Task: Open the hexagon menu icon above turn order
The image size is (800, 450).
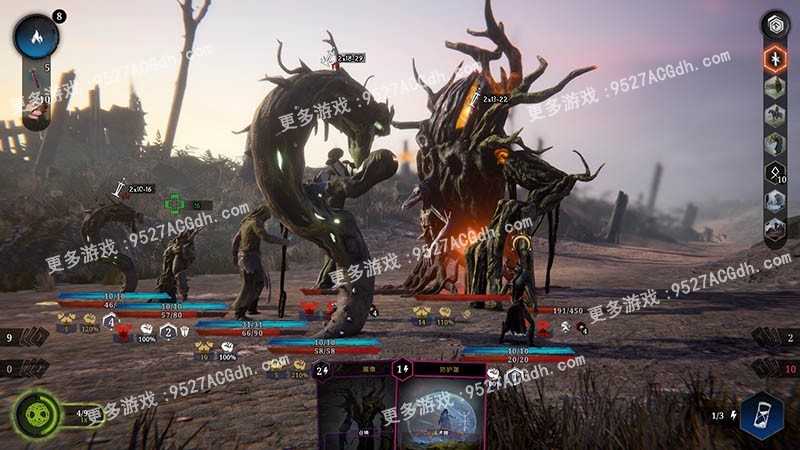Action: coord(776,25)
